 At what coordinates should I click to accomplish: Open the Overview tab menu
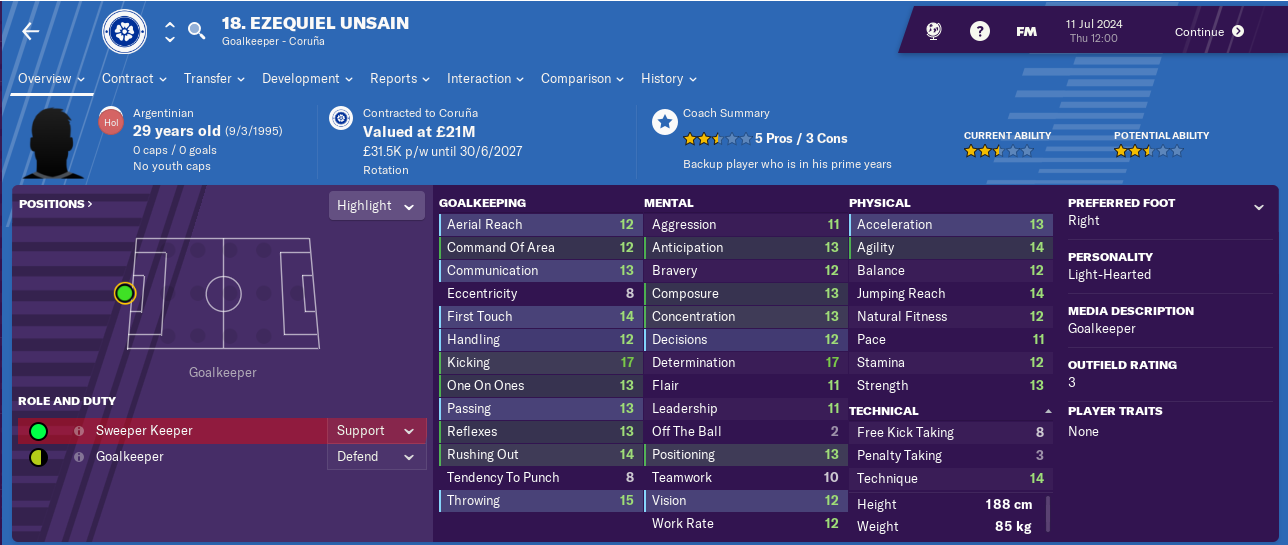(52, 78)
